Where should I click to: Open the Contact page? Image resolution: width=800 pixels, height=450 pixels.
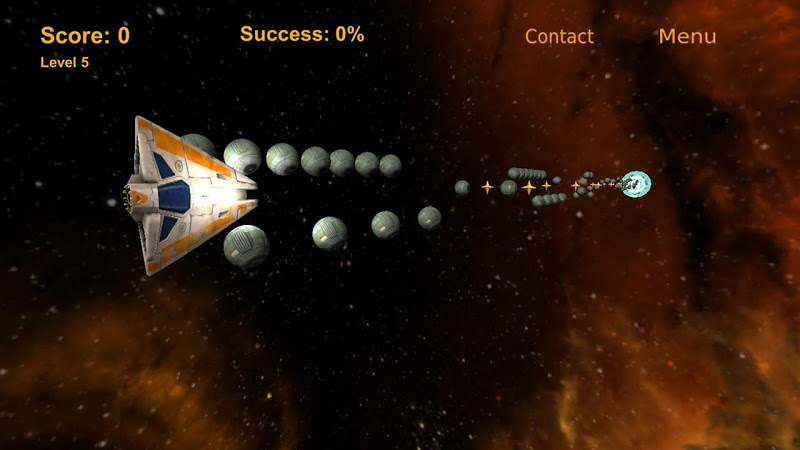click(x=559, y=37)
